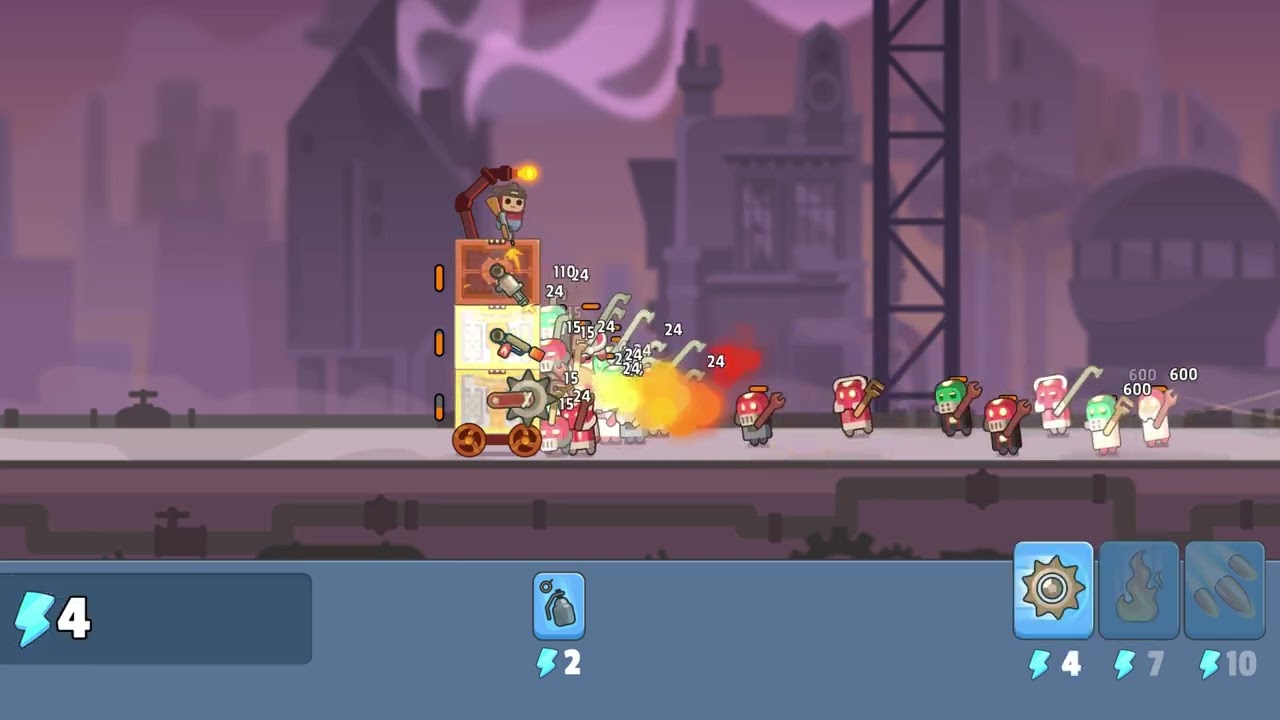Select the sawblade gear weapon card
Screen dimensions: 1280x720
tap(1053, 590)
